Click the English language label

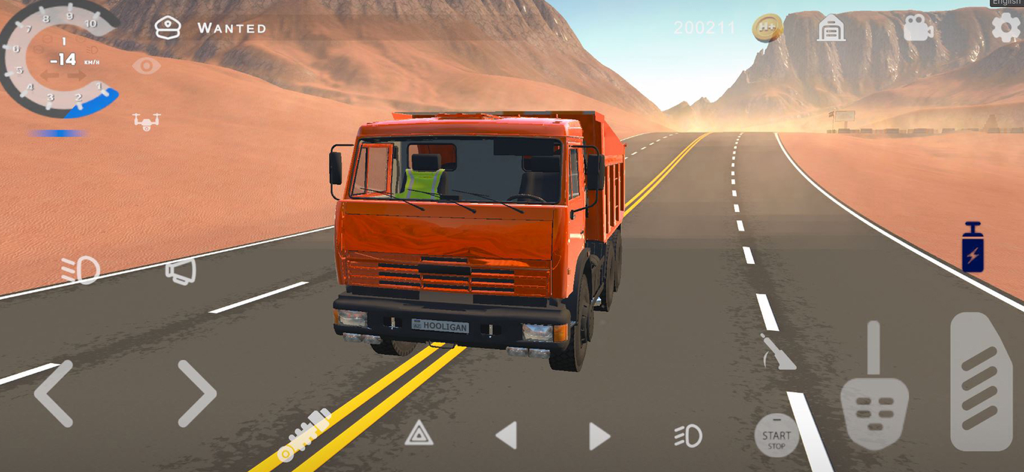pos(1006,3)
